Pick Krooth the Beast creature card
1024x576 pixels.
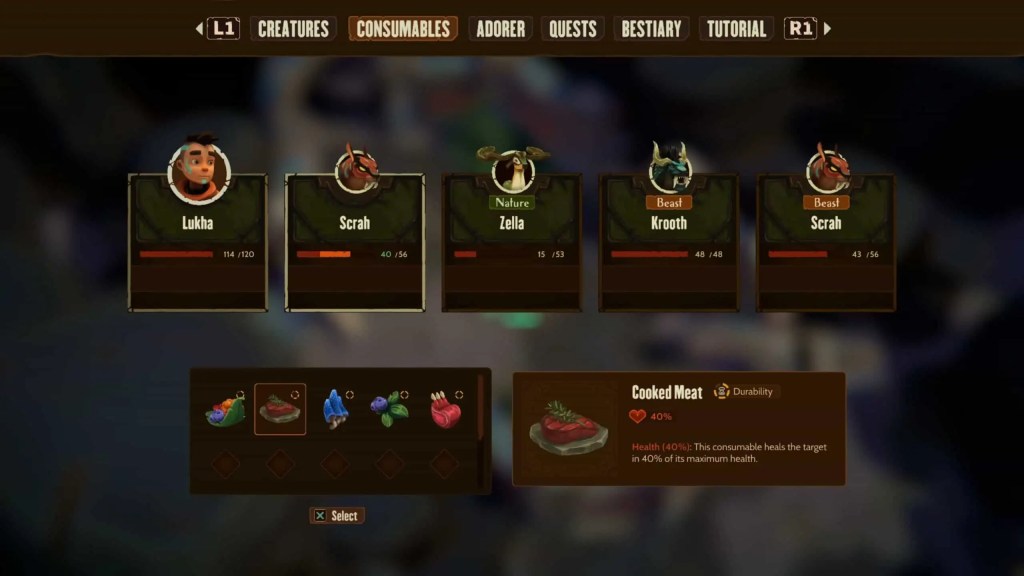coord(668,241)
